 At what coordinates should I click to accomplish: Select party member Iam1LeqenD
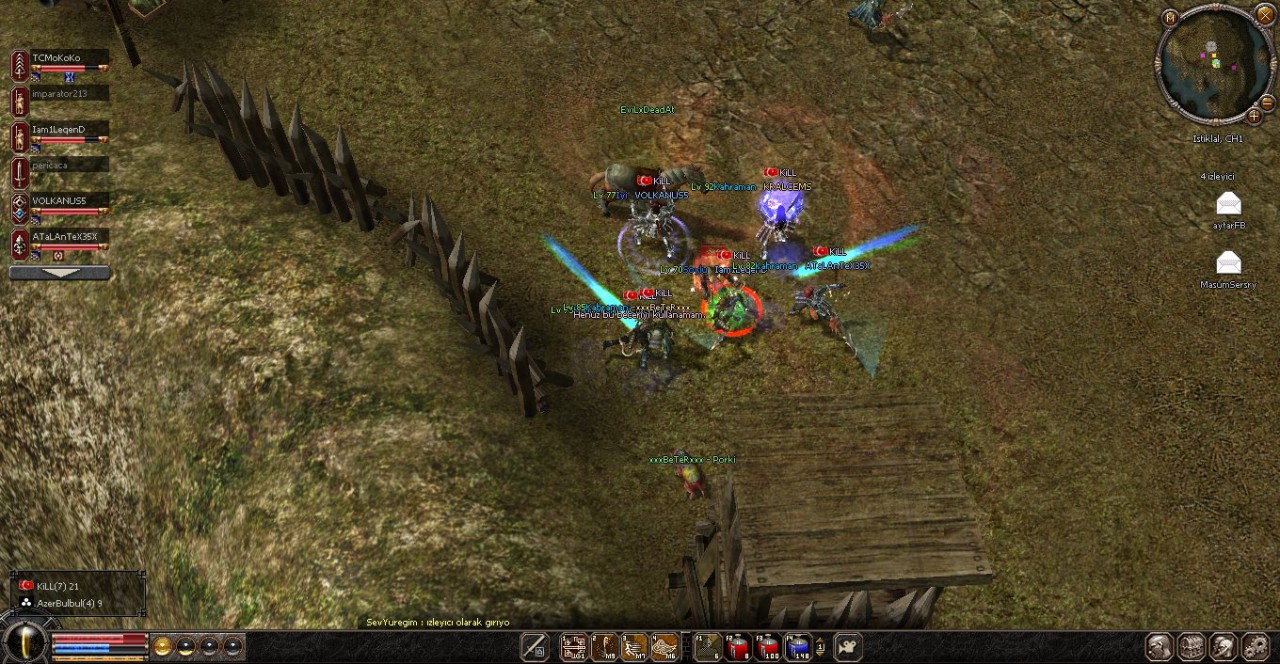click(58, 130)
